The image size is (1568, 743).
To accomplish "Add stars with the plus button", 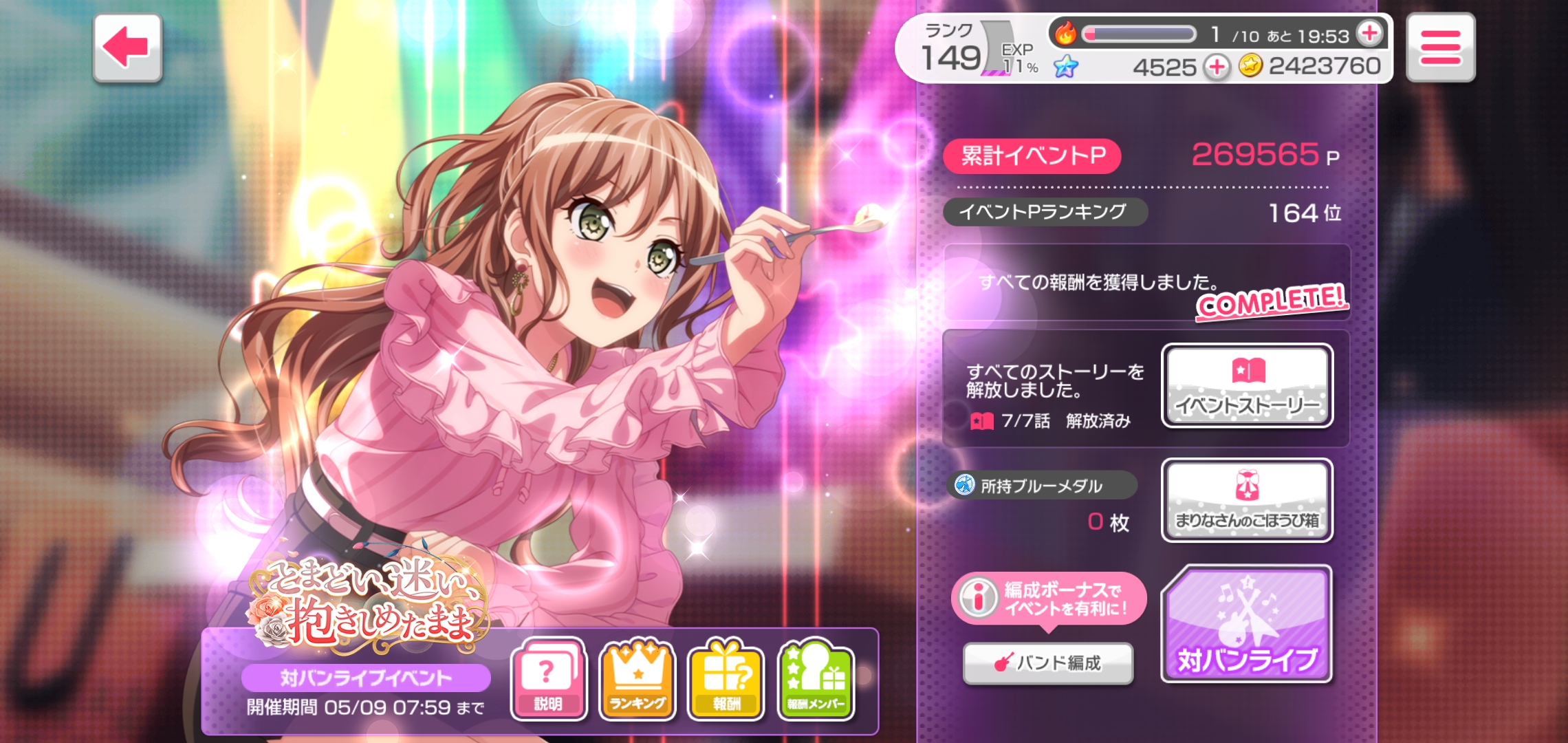I will (1217, 67).
